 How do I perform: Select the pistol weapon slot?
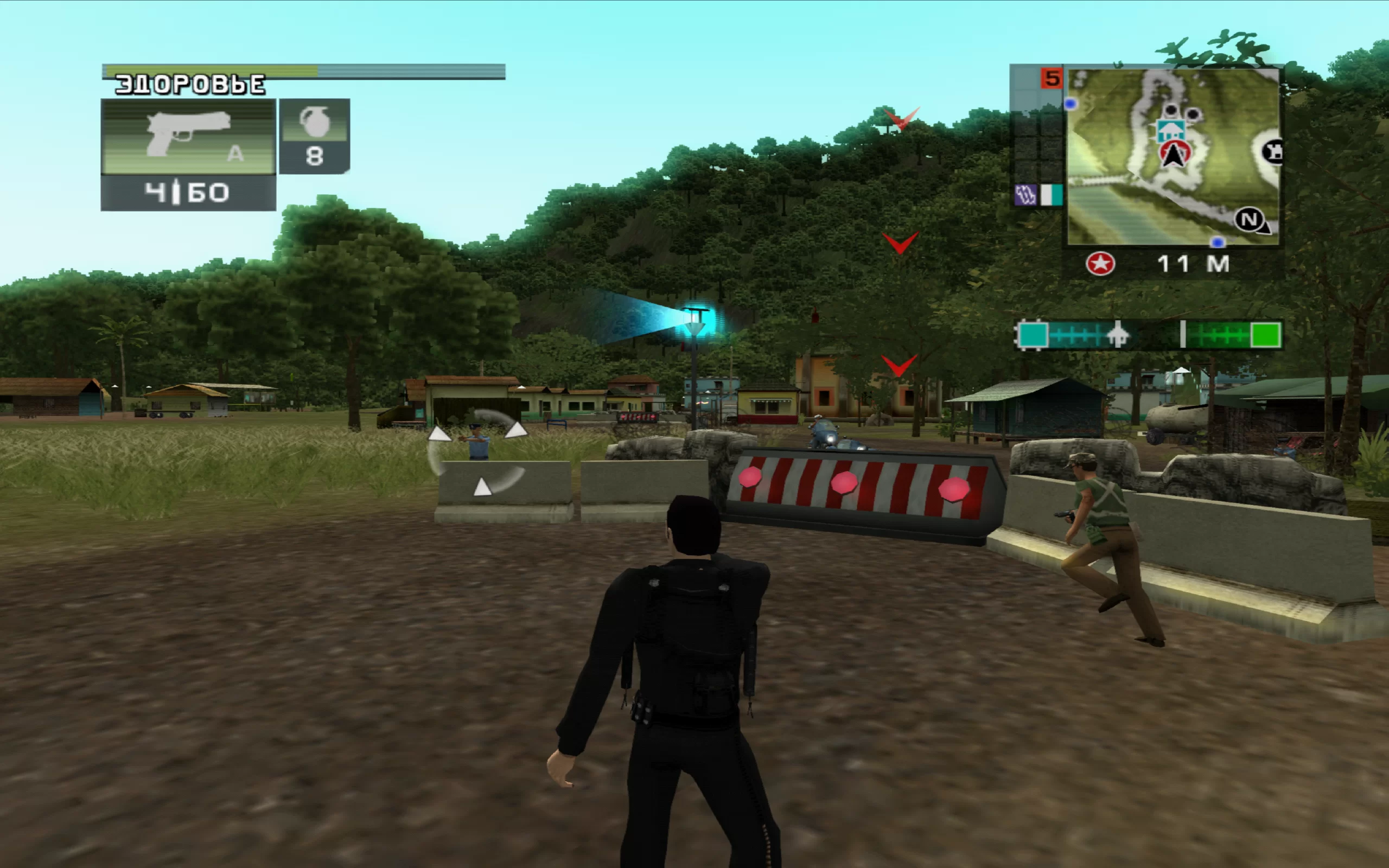pyautogui.click(x=188, y=138)
